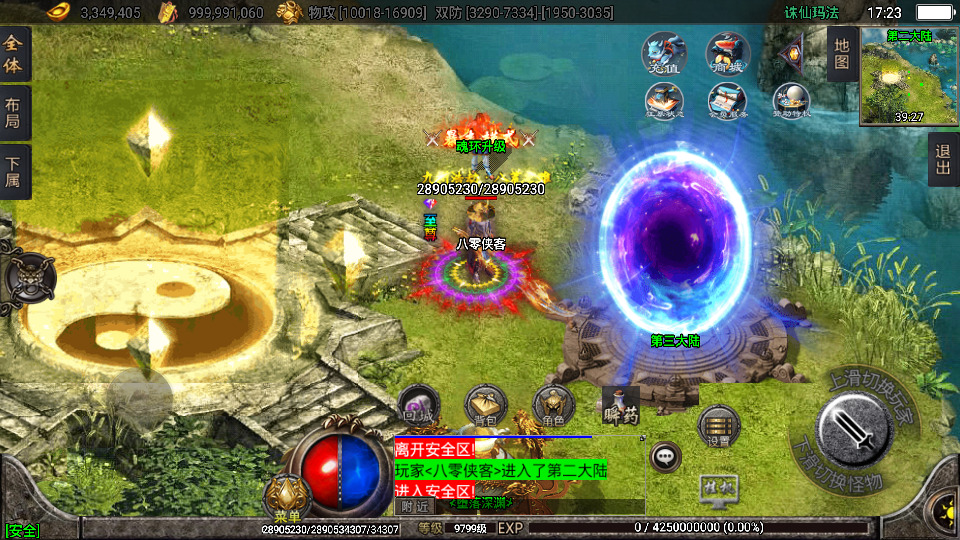The height and width of the screenshot is (540, 960).
Task: Activate the sword attack button
Action: [852, 427]
